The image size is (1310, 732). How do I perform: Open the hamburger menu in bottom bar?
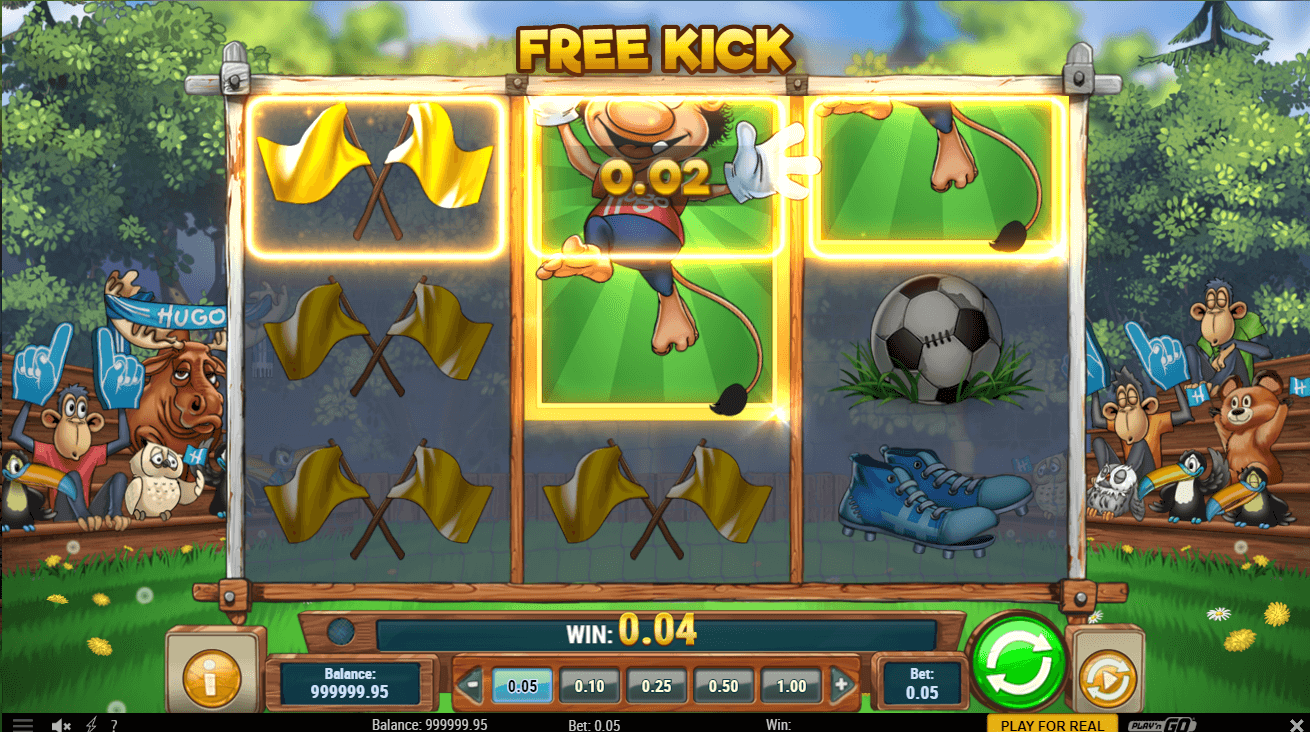pos(22,724)
